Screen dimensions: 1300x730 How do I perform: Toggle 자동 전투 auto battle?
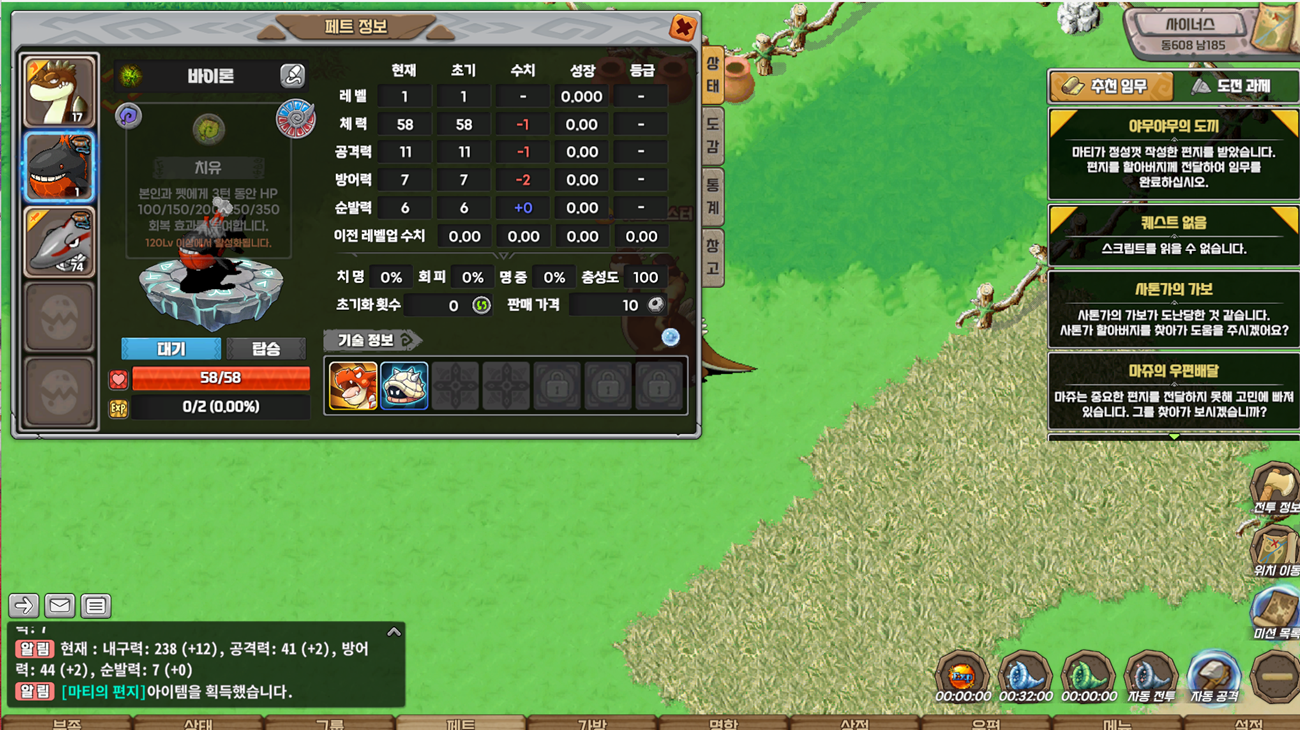point(1150,677)
